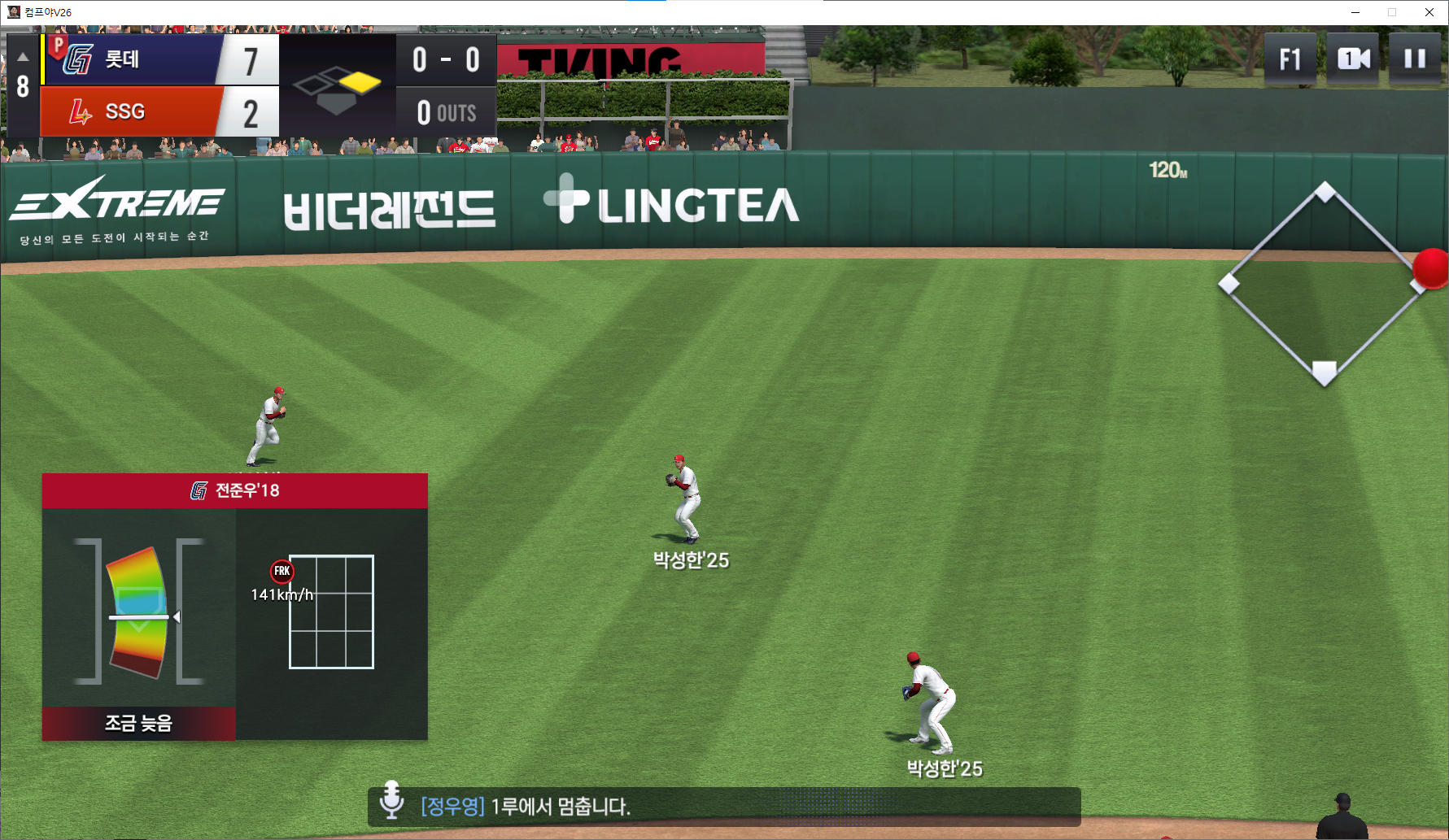Image resolution: width=1449 pixels, height=840 pixels.
Task: Minimize the game window
Action: [x=1355, y=12]
